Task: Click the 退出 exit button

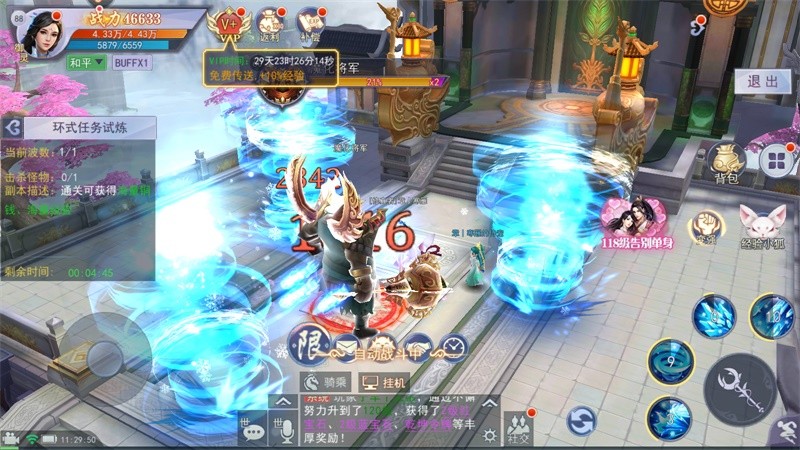Action: click(x=762, y=82)
